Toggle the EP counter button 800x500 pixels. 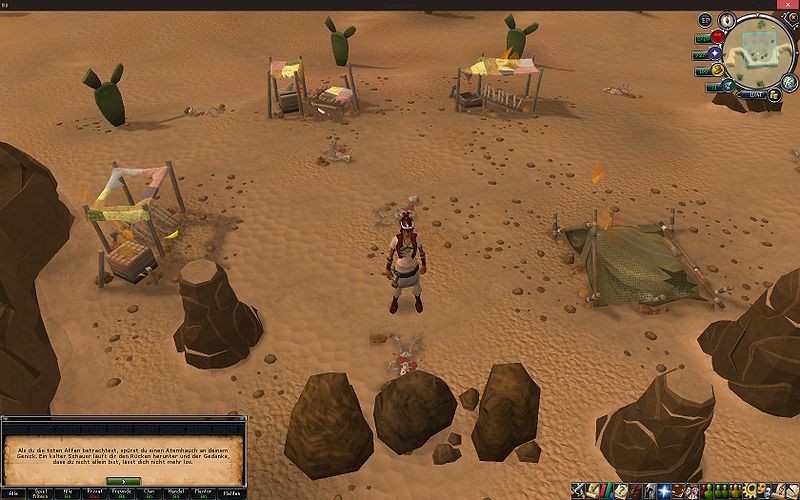[704, 19]
